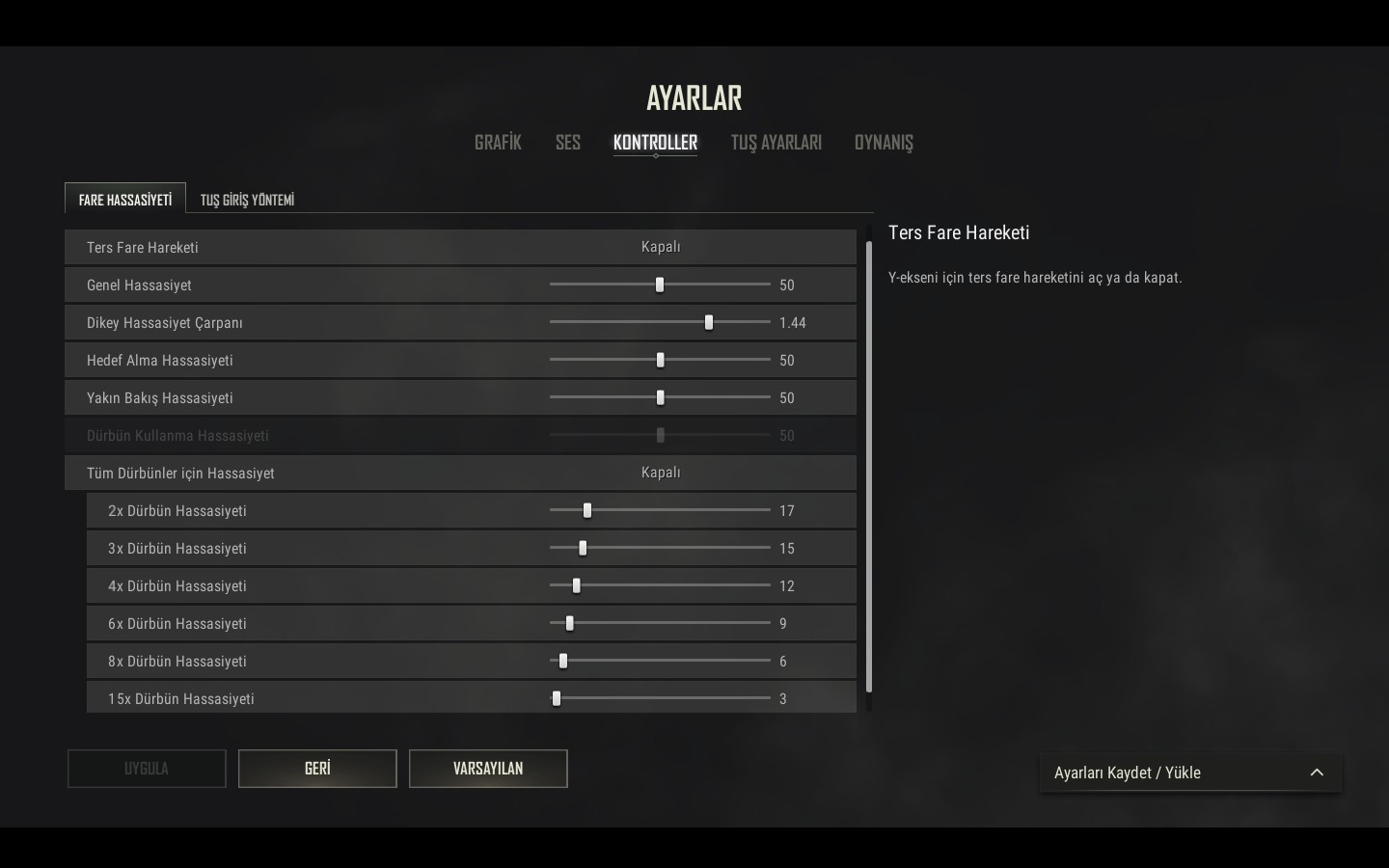
Task: Open the TUŞ GİRİŞ YÖNTEMİ sub-tab
Action: (247, 200)
